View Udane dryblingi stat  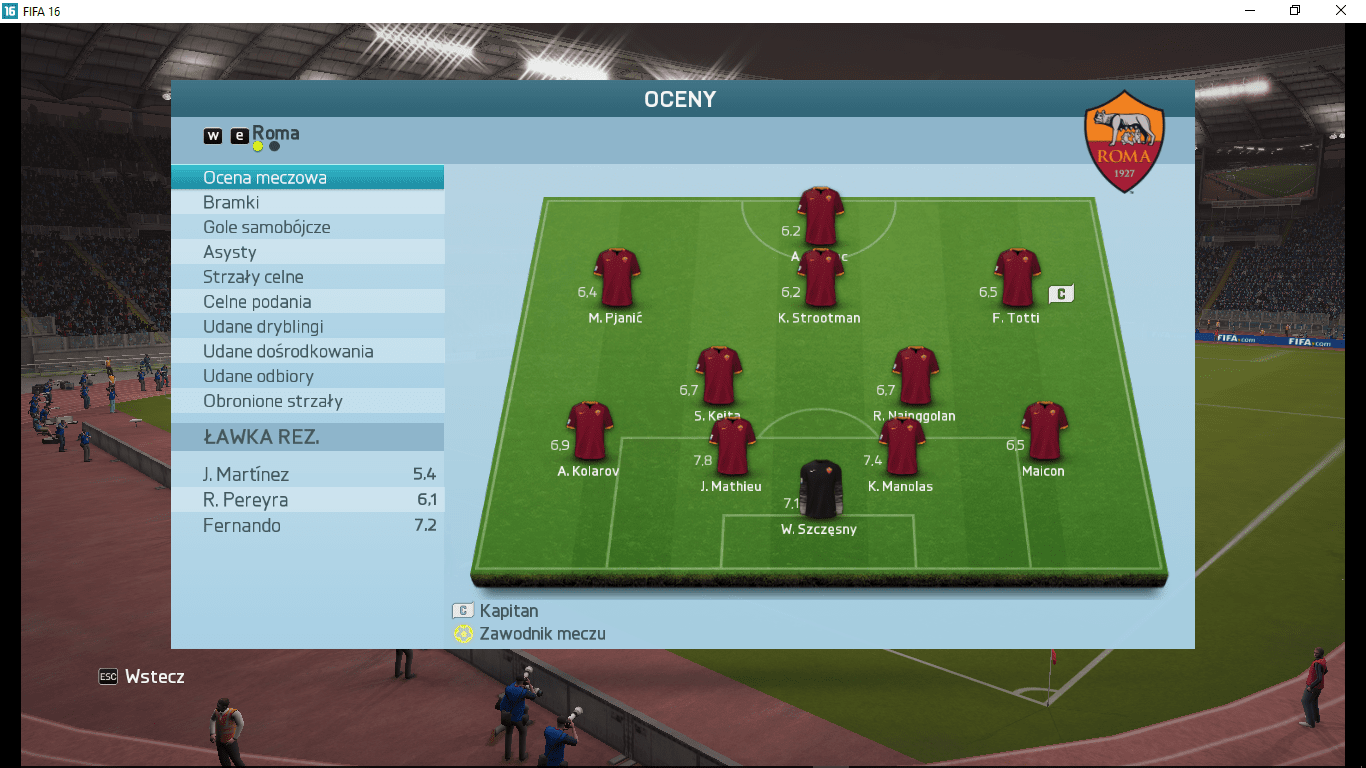(x=263, y=327)
